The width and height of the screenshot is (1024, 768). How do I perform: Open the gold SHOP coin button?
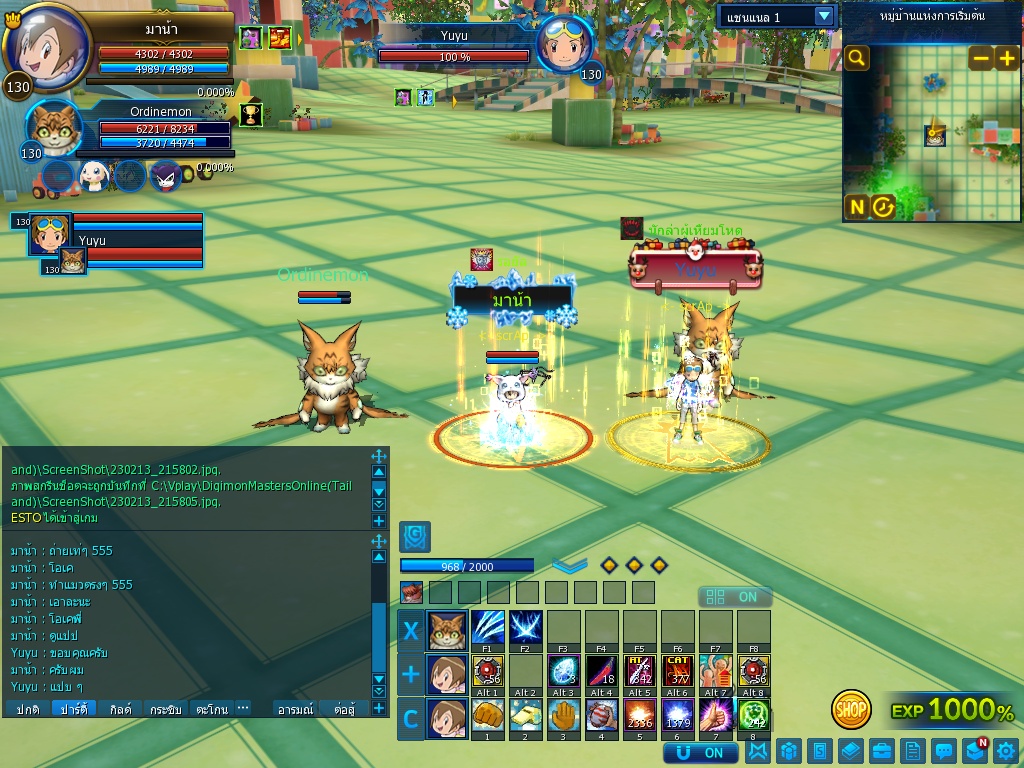[x=851, y=710]
